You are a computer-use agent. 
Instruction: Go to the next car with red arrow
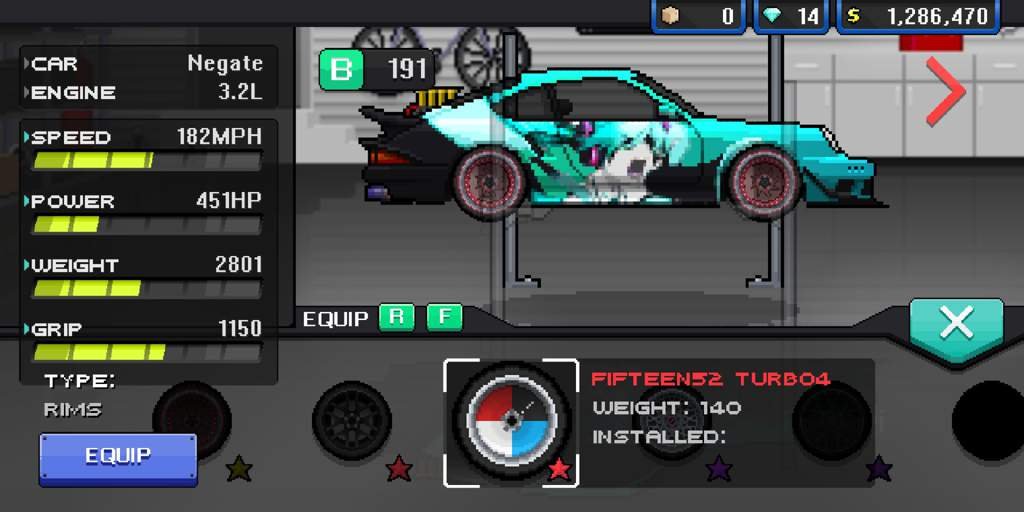coord(944,91)
